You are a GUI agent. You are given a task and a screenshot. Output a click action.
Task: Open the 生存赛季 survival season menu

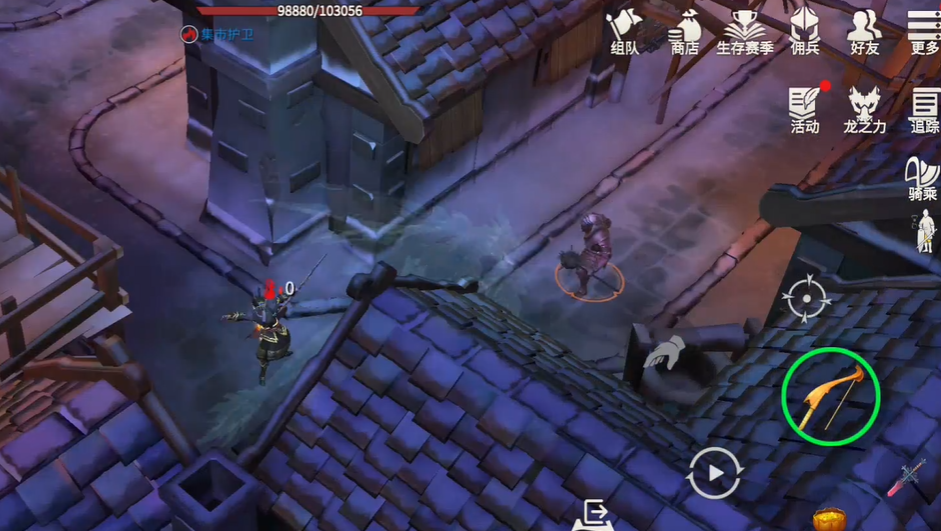click(745, 30)
